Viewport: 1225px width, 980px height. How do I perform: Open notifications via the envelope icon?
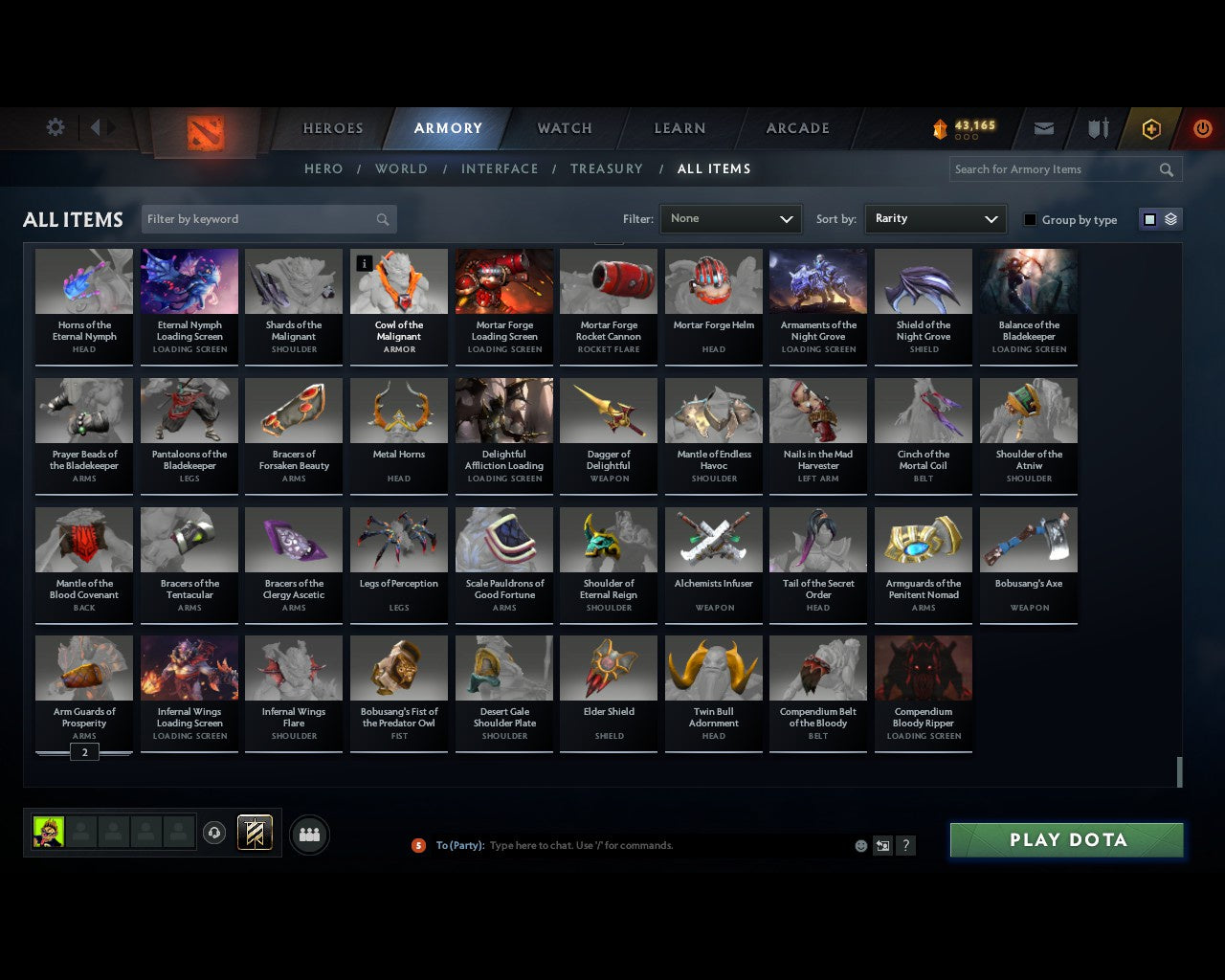point(1043,127)
